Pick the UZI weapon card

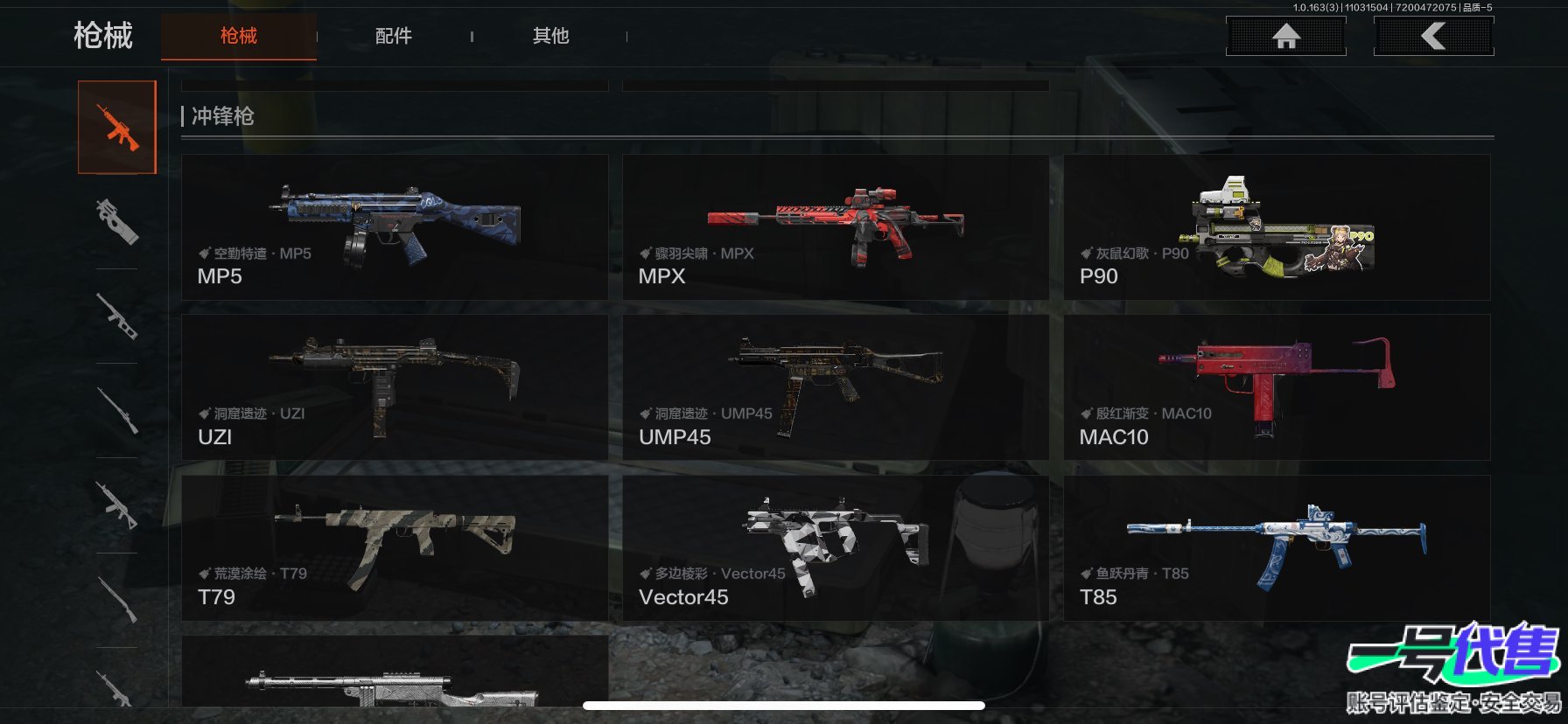coord(395,387)
